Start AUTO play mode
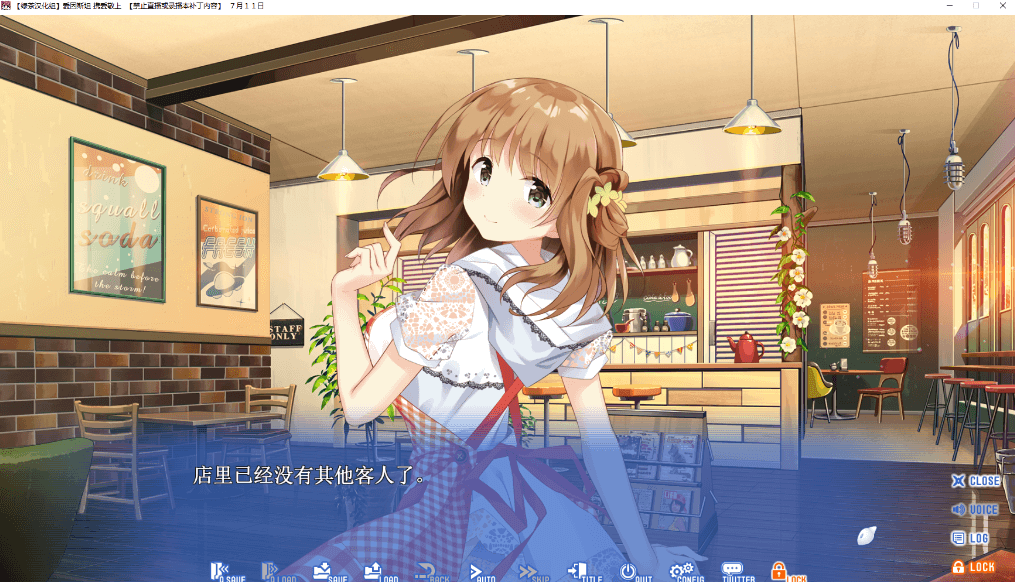The height and width of the screenshot is (582, 1015). pyautogui.click(x=483, y=573)
